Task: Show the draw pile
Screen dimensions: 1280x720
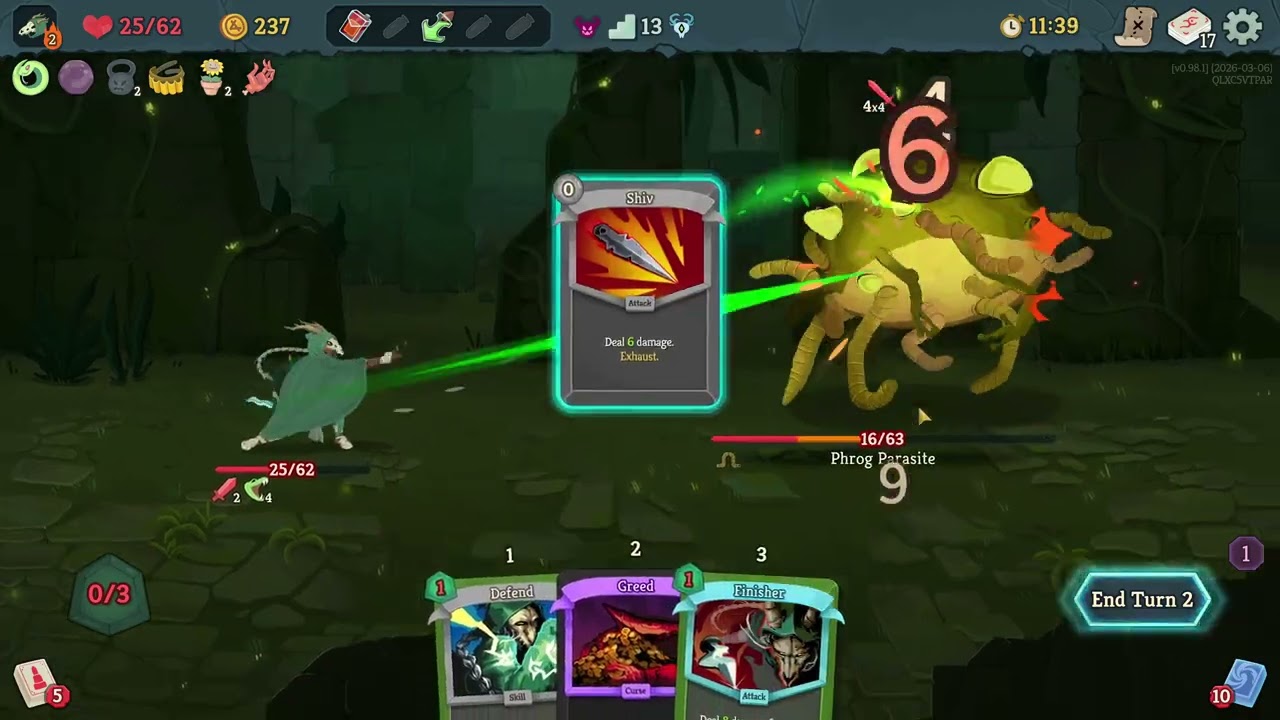Action: (35, 684)
